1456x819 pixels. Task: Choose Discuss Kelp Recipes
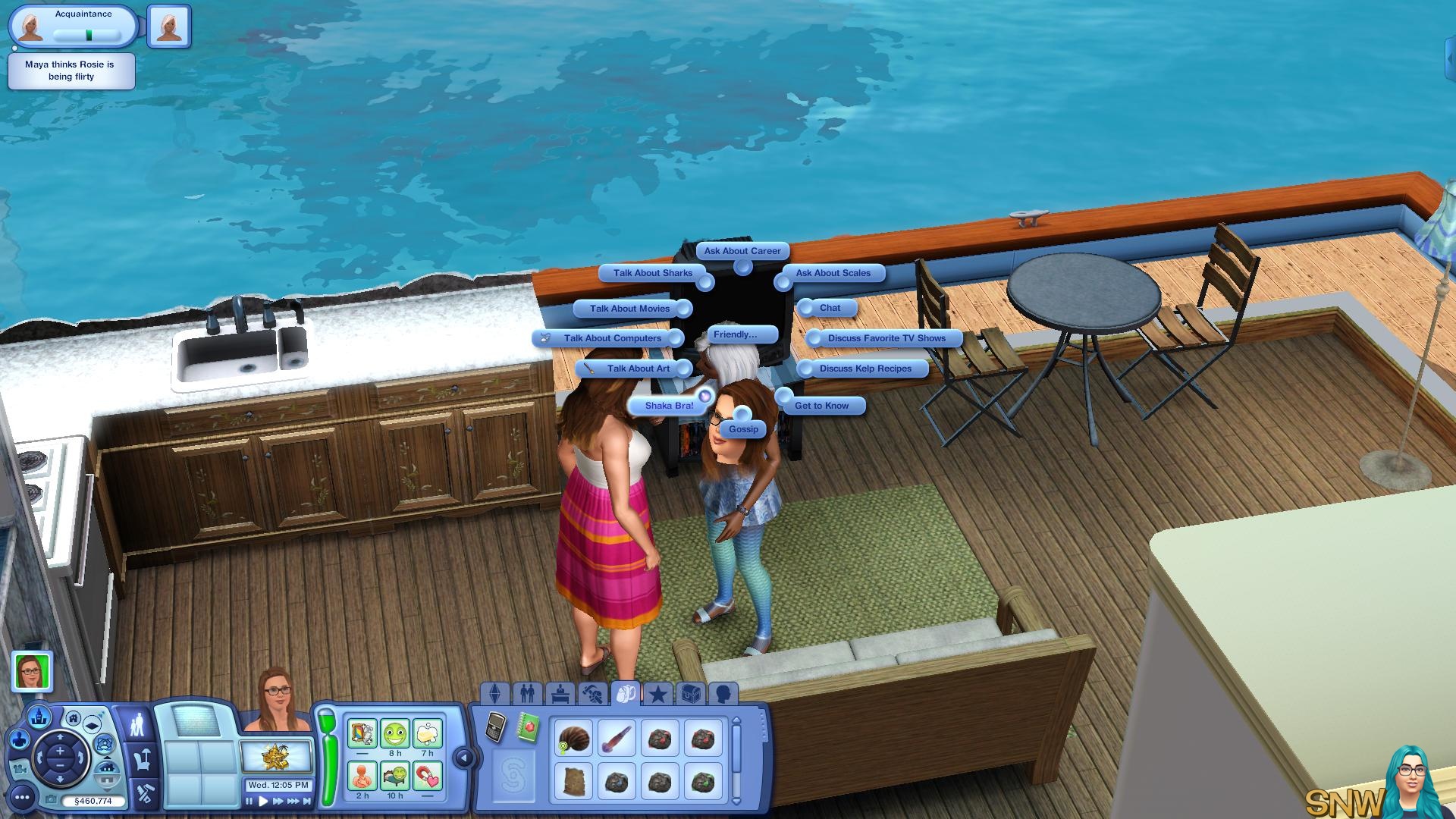point(864,369)
